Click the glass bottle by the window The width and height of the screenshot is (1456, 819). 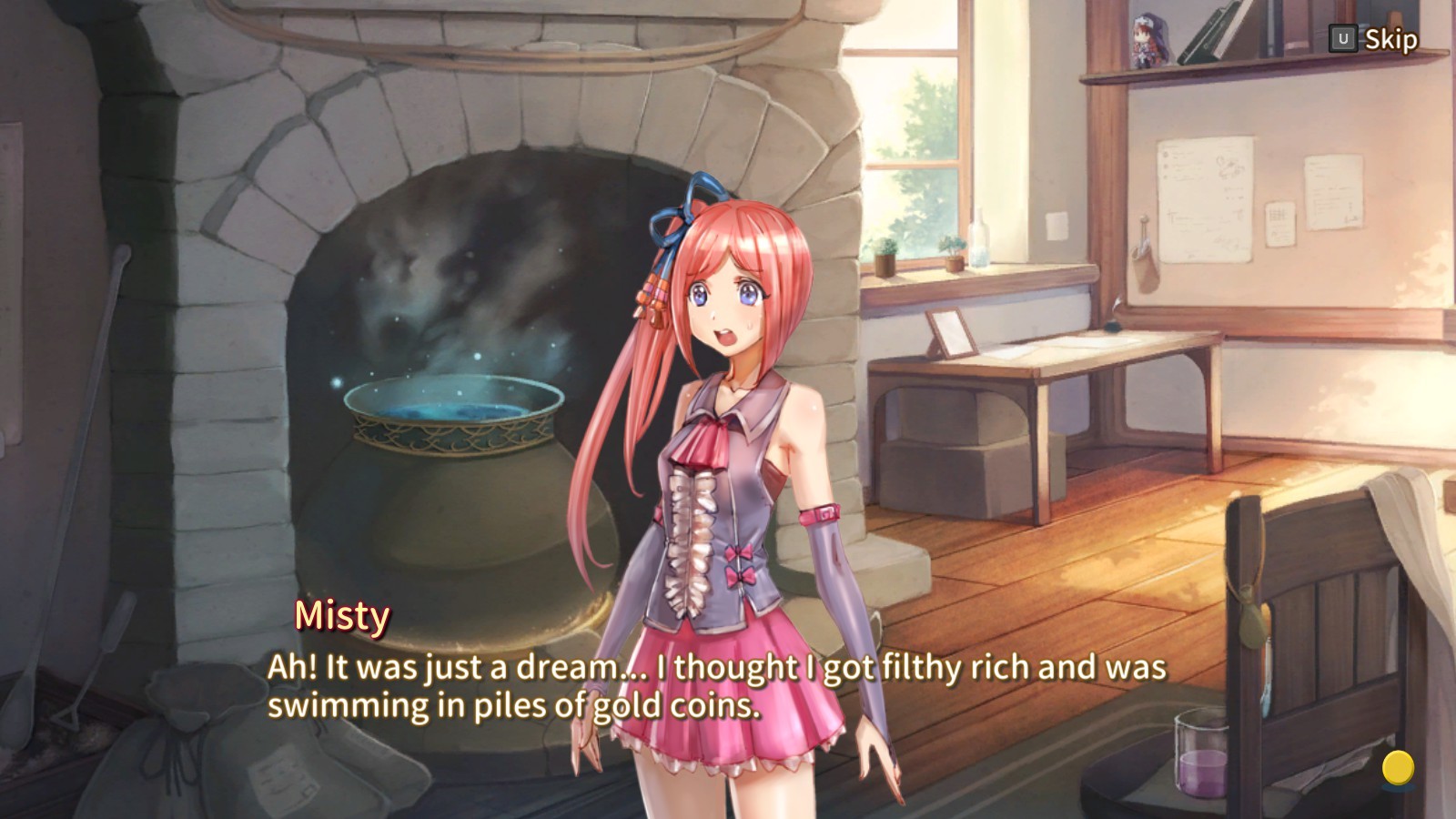[981, 241]
